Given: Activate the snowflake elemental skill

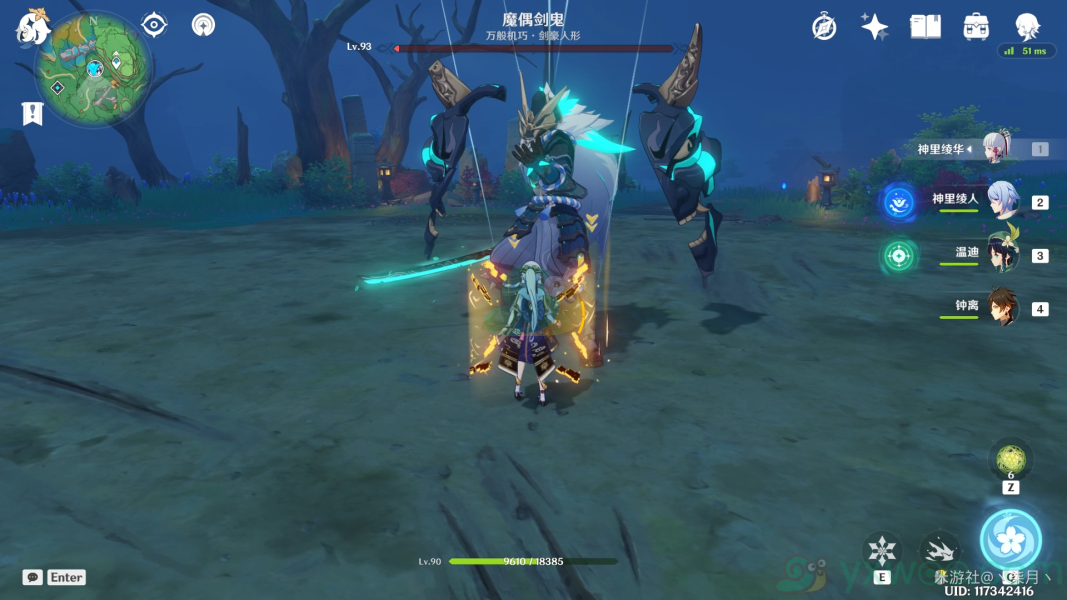Looking at the screenshot, I should (882, 551).
